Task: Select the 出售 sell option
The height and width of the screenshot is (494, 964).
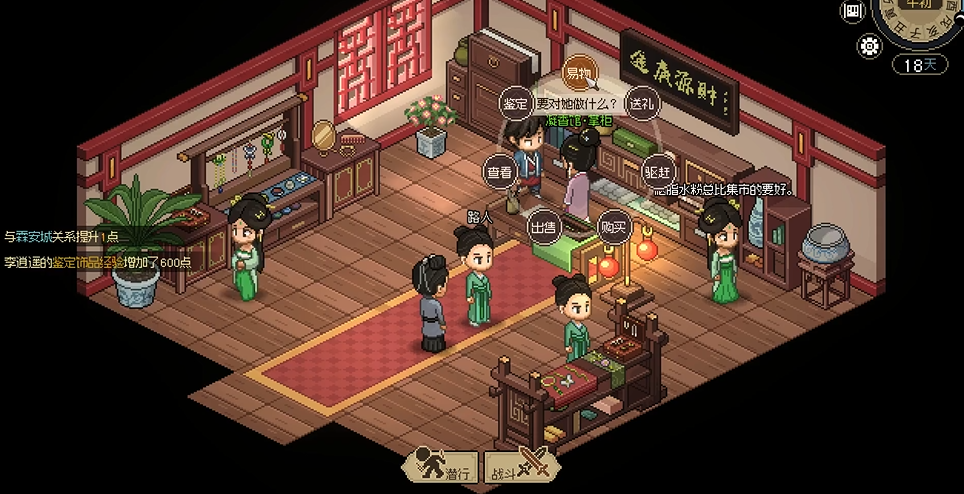Action: 543,227
